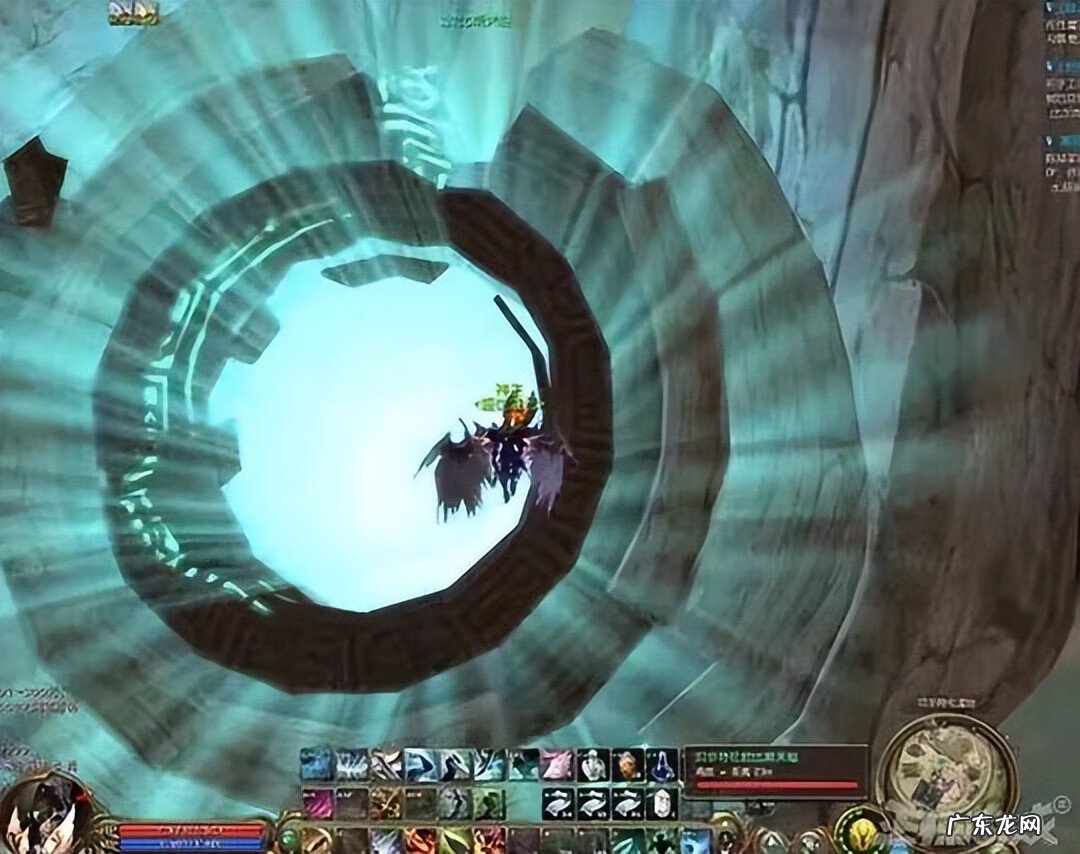Use the white crystal item slot
Image resolution: width=1080 pixels, height=854 pixels.
pyautogui.click(x=661, y=803)
